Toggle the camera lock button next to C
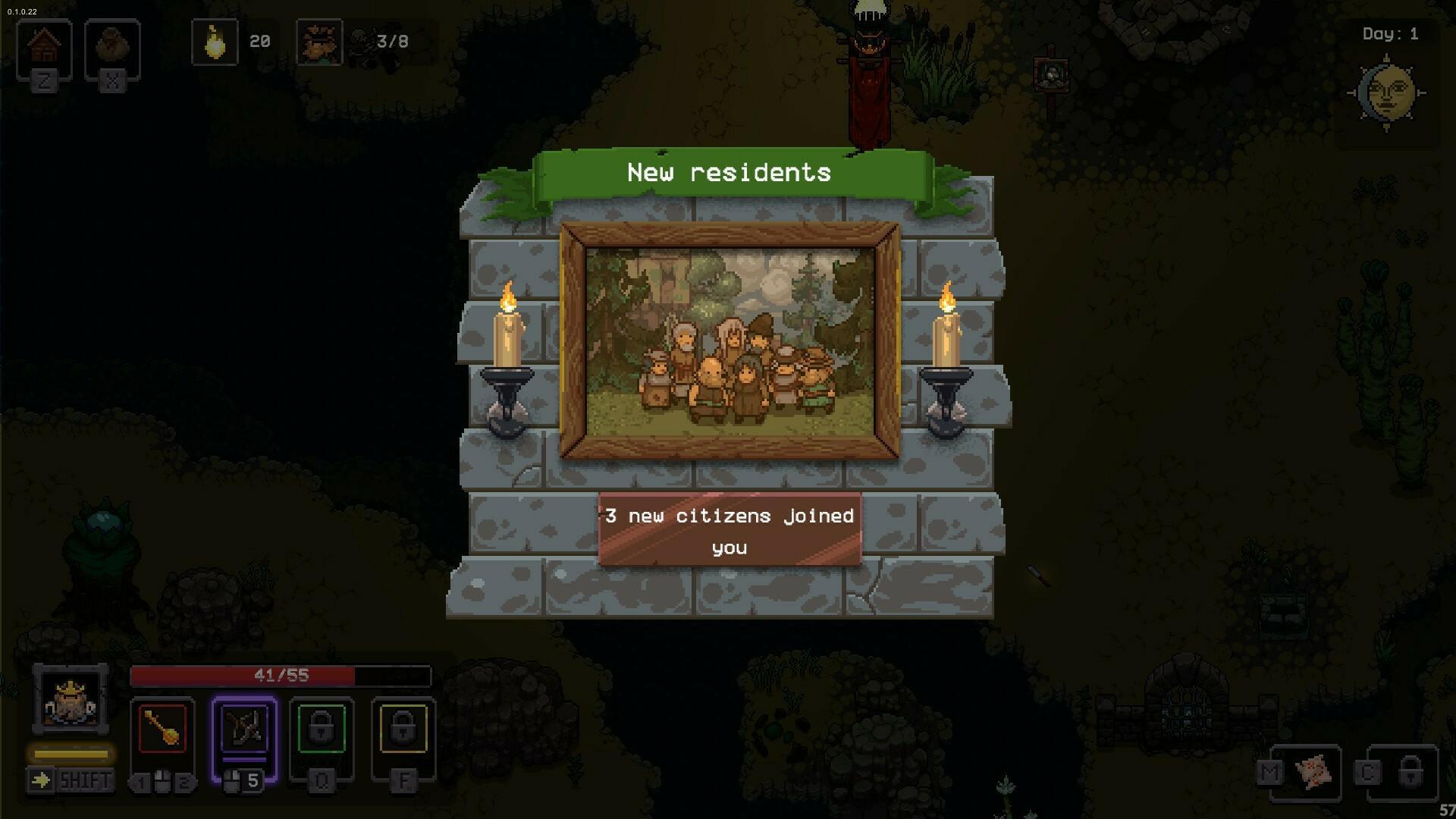The width and height of the screenshot is (1456, 819). pos(1412,772)
